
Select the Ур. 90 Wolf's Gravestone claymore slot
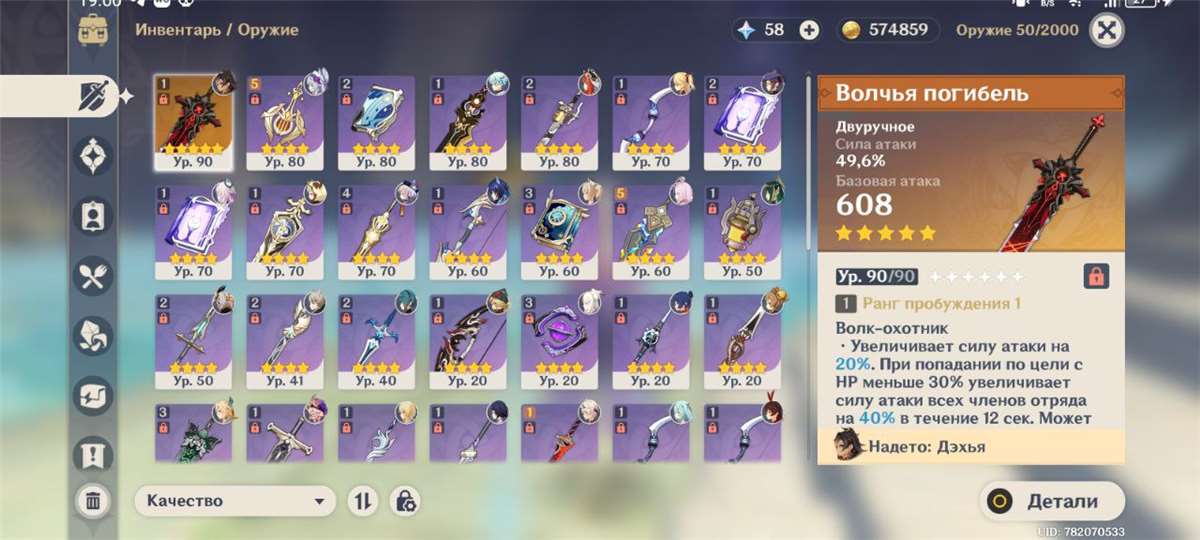coord(193,122)
